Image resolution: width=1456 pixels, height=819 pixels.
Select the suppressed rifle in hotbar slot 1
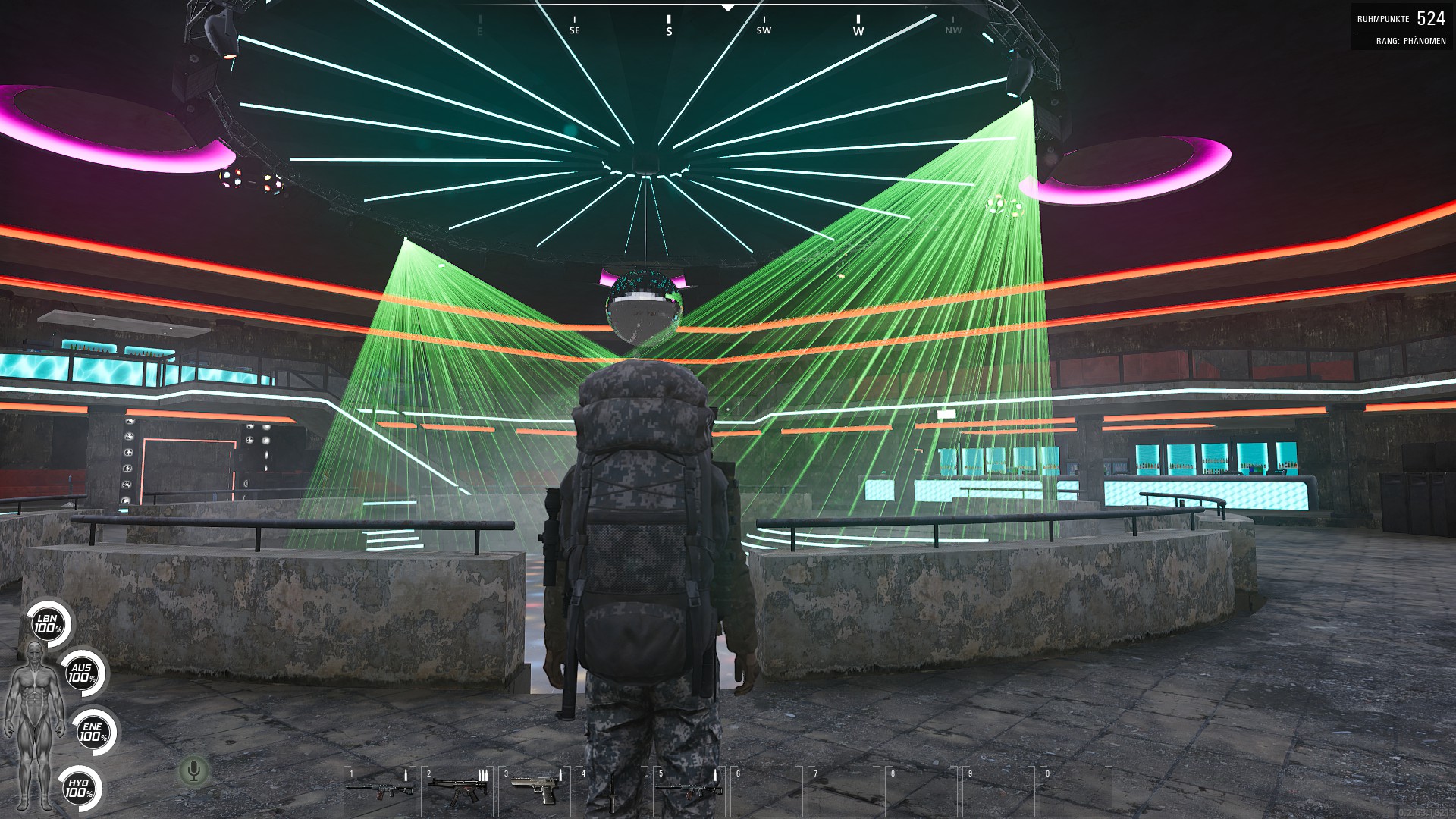tap(380, 789)
